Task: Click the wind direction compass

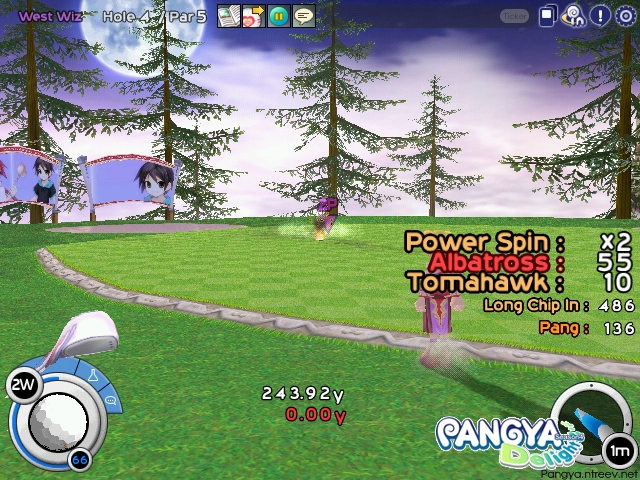Action: 590,420
